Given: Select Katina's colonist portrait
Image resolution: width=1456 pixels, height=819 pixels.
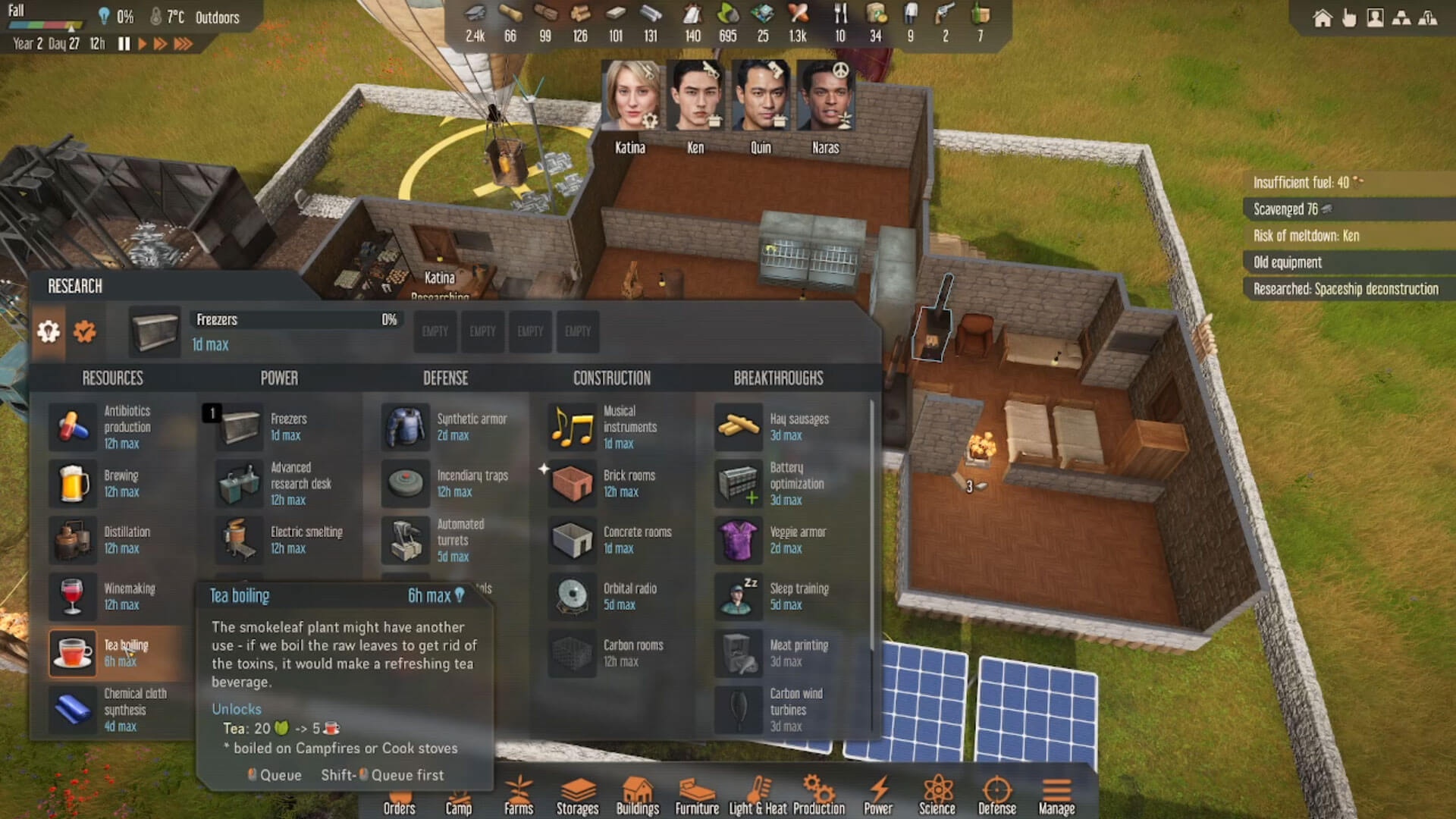Looking at the screenshot, I should (x=630, y=97).
